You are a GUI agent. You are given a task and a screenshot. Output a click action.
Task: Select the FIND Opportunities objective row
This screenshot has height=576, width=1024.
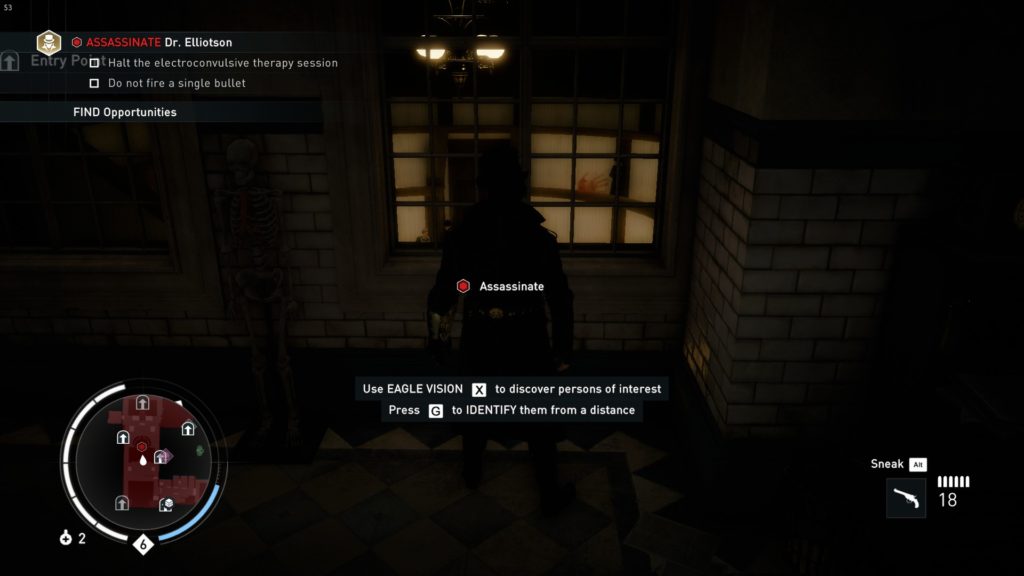tap(125, 112)
